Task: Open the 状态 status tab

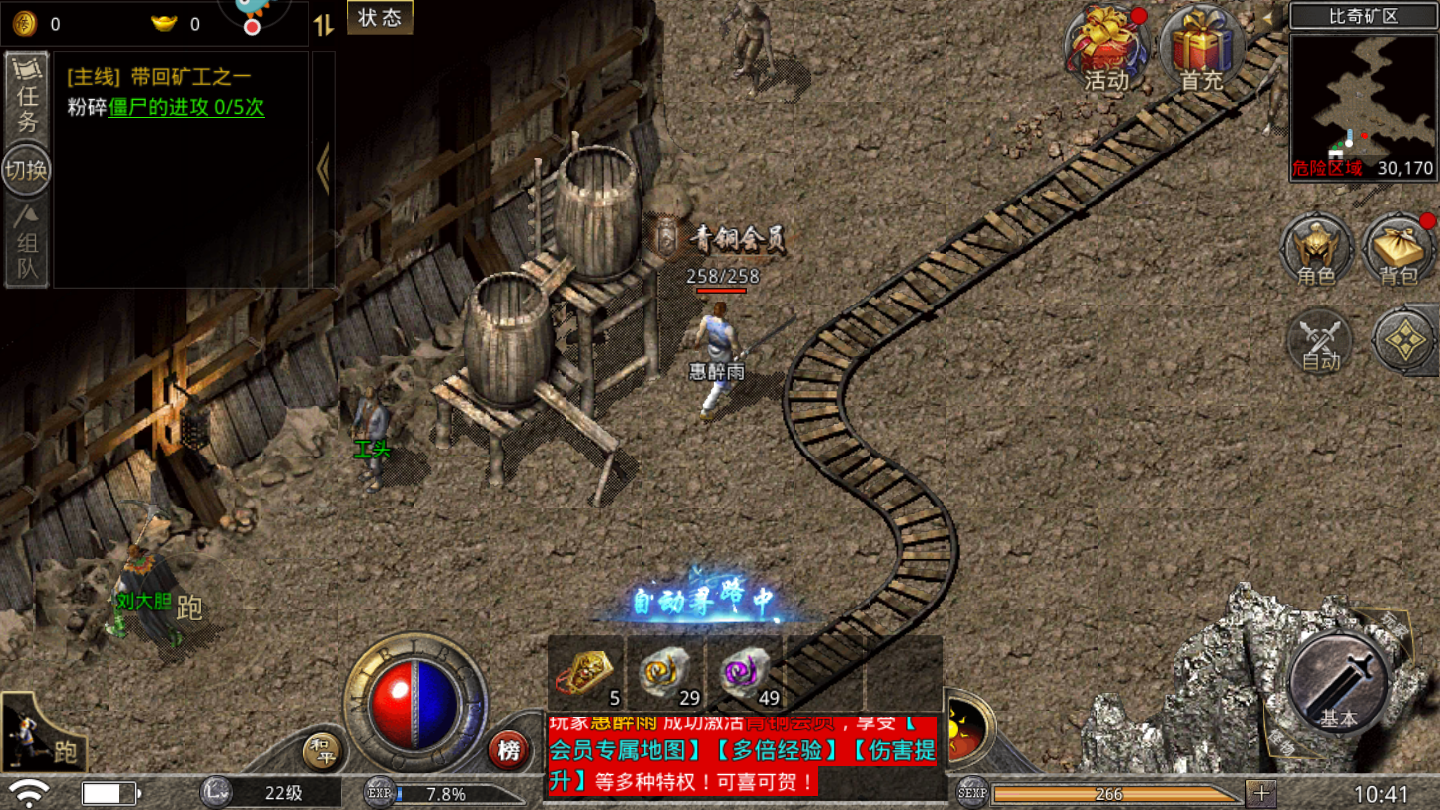Action: 379,18
